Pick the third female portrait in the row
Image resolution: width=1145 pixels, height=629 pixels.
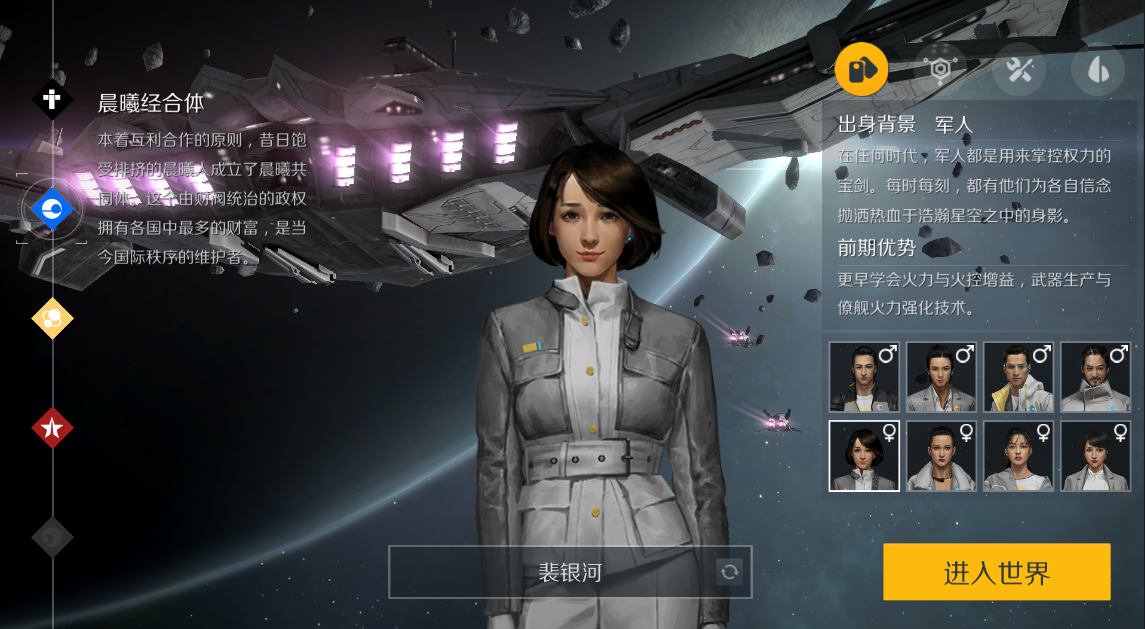click(x=1018, y=456)
